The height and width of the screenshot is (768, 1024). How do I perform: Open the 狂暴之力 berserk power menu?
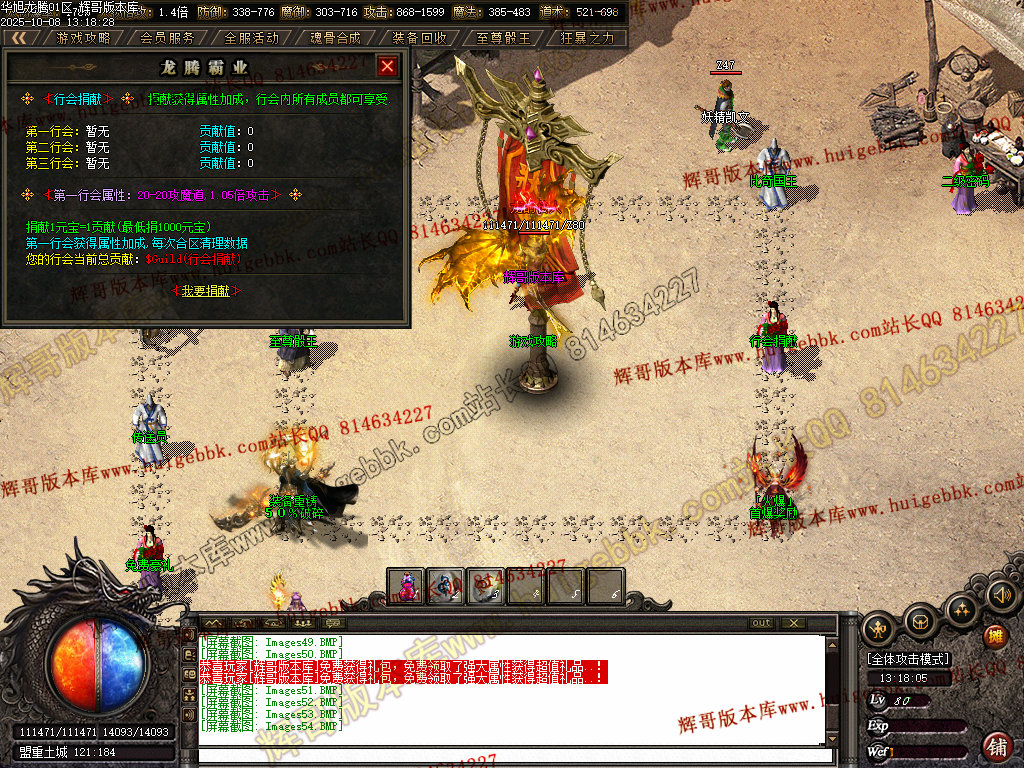tap(587, 38)
